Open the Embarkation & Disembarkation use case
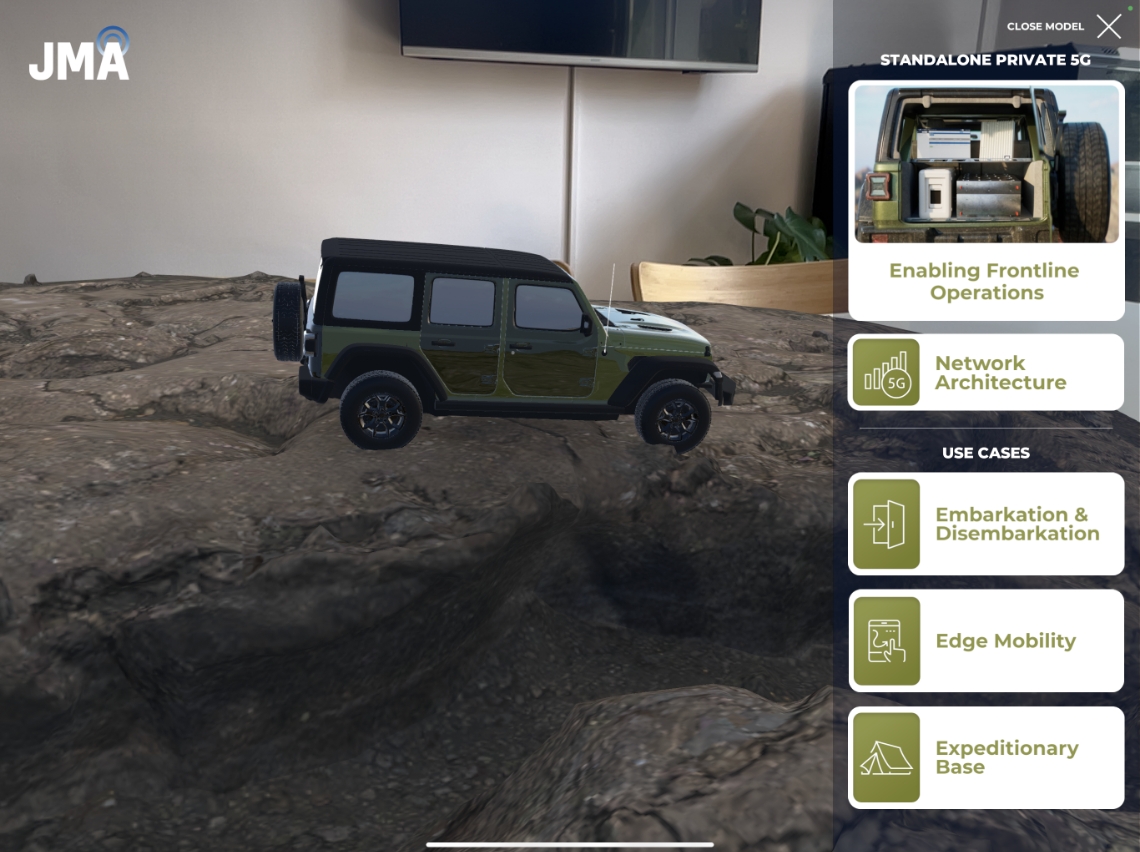This screenshot has height=852, width=1140. pyautogui.click(x=986, y=524)
